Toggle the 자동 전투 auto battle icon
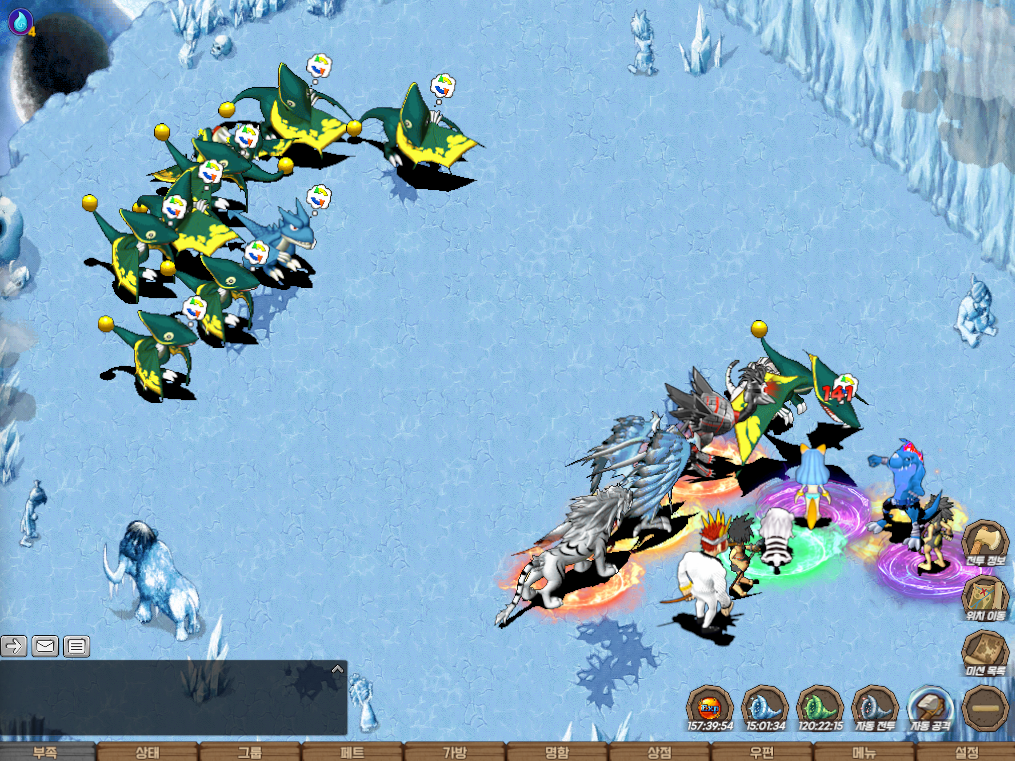Viewport: 1015px width, 761px height. 876,707
